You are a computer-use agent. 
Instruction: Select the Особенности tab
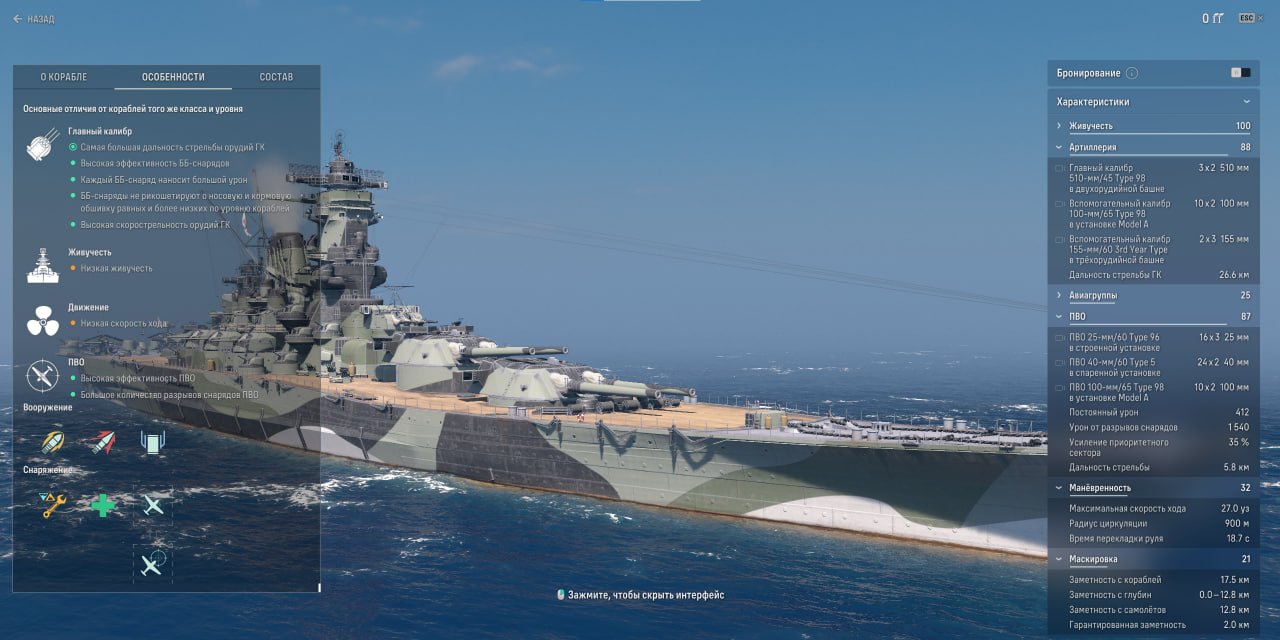click(173, 77)
